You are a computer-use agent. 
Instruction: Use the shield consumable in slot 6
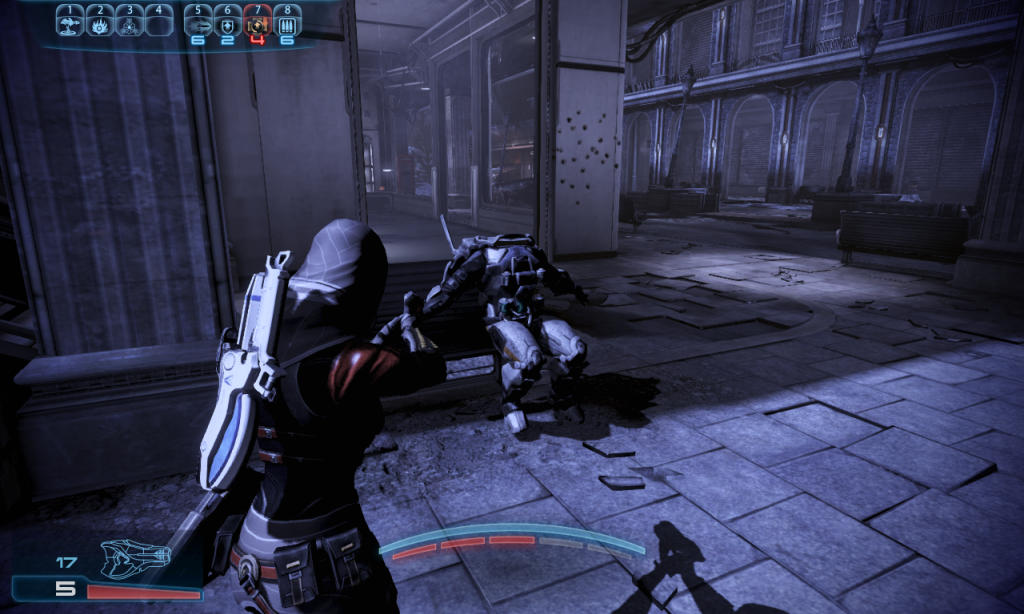coord(228,21)
